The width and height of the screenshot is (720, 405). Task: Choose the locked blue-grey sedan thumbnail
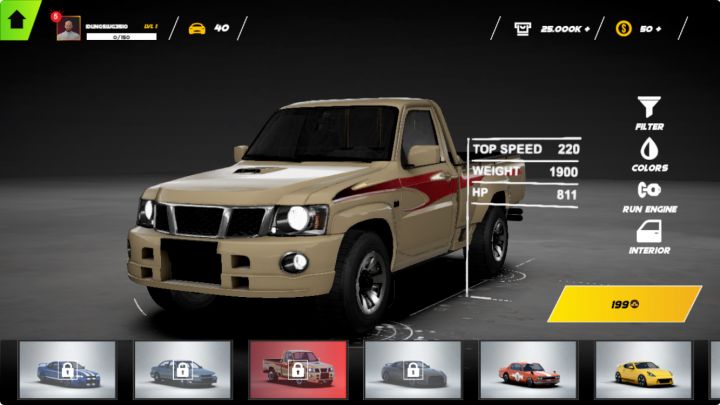183,370
